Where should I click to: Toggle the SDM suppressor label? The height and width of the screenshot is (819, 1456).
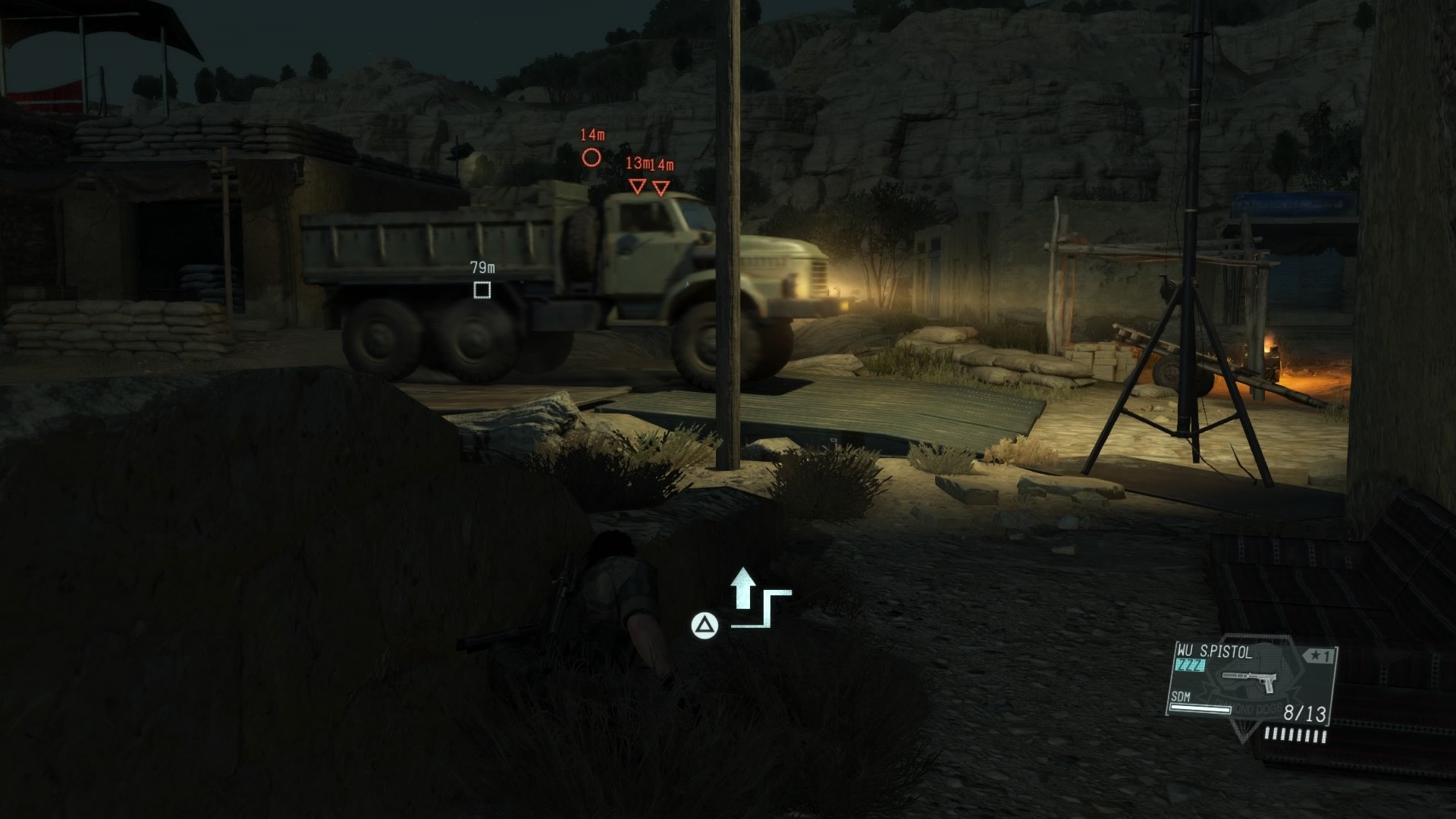[x=1181, y=697]
